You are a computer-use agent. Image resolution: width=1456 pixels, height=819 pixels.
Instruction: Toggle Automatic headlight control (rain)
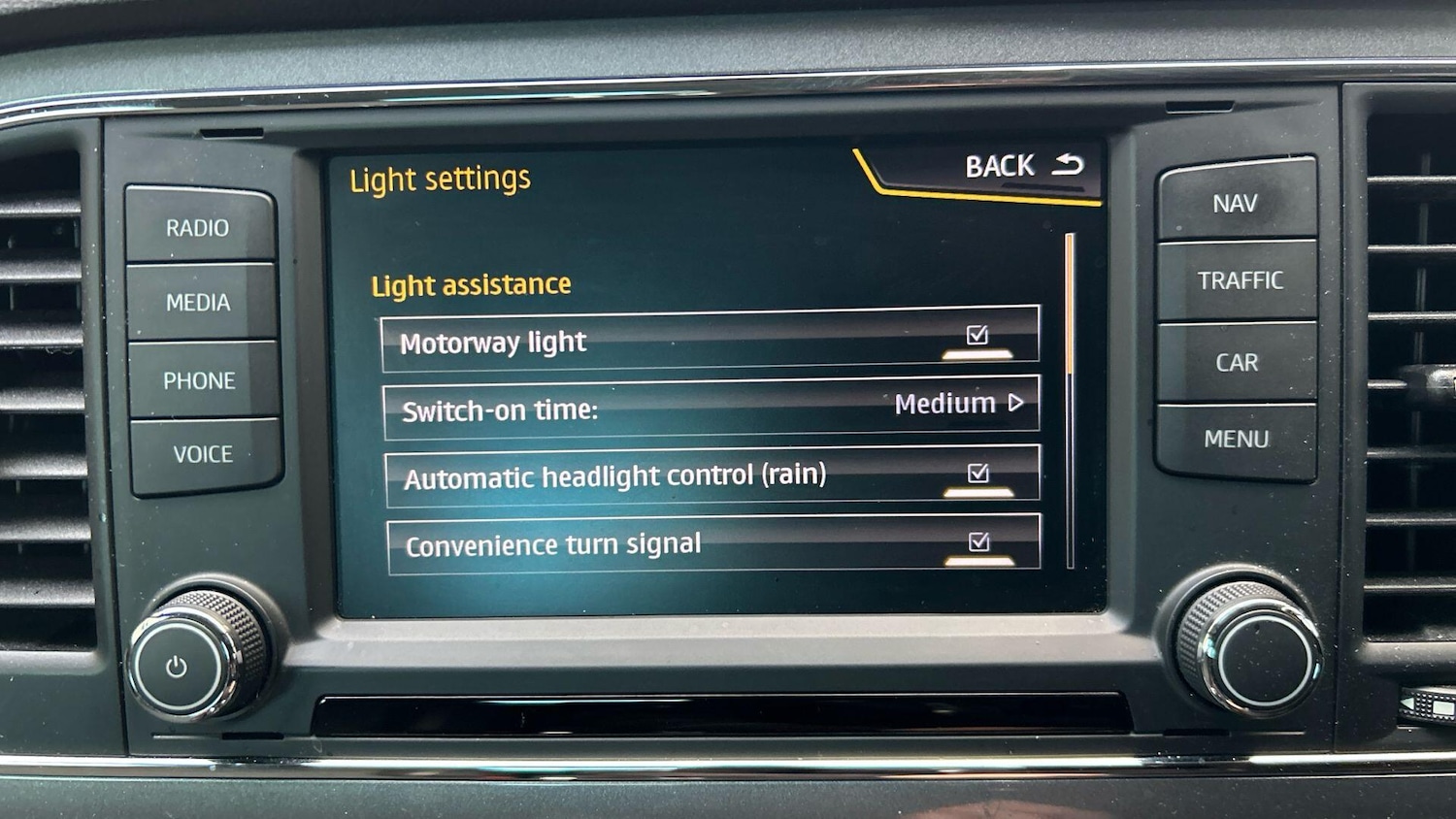click(978, 474)
